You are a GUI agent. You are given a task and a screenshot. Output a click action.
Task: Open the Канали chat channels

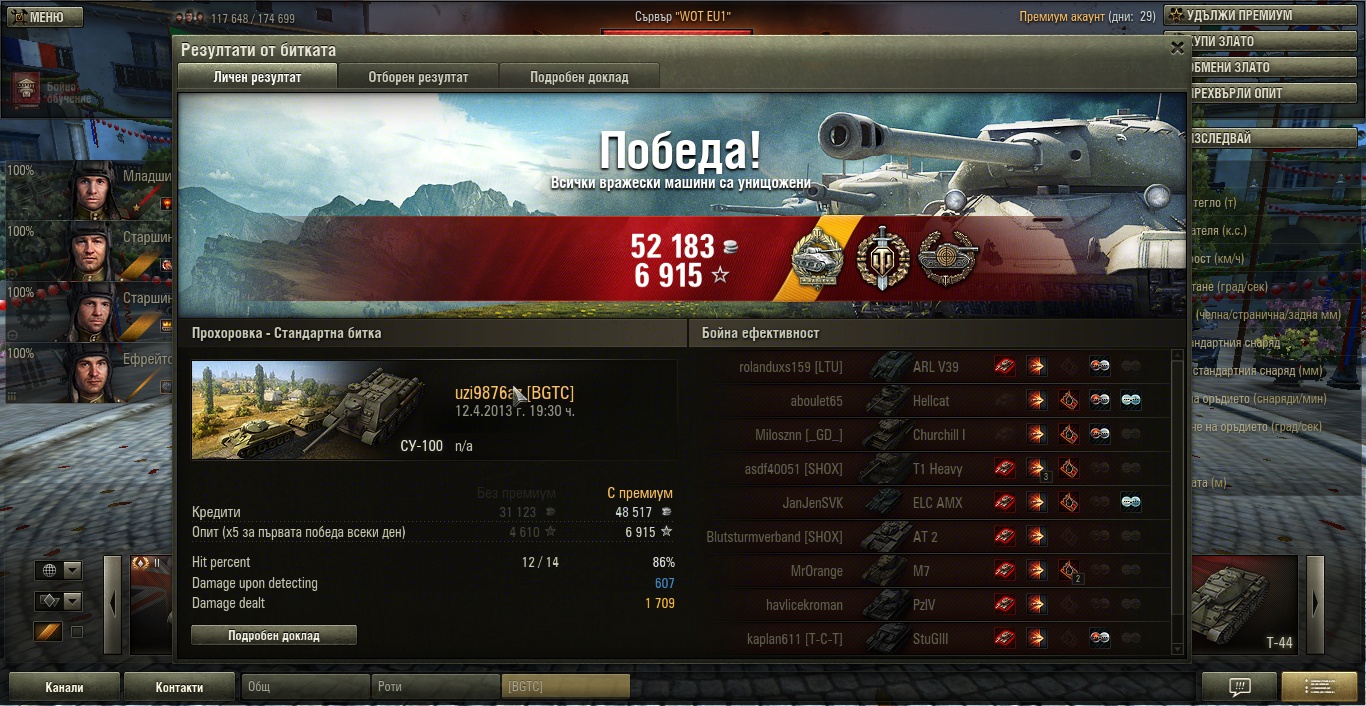(64, 687)
